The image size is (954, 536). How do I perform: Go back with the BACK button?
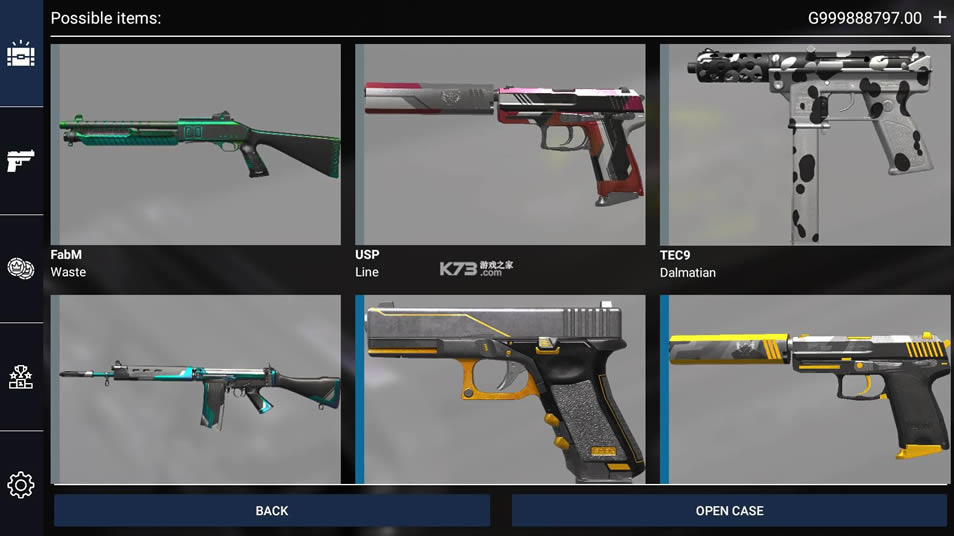pos(271,510)
